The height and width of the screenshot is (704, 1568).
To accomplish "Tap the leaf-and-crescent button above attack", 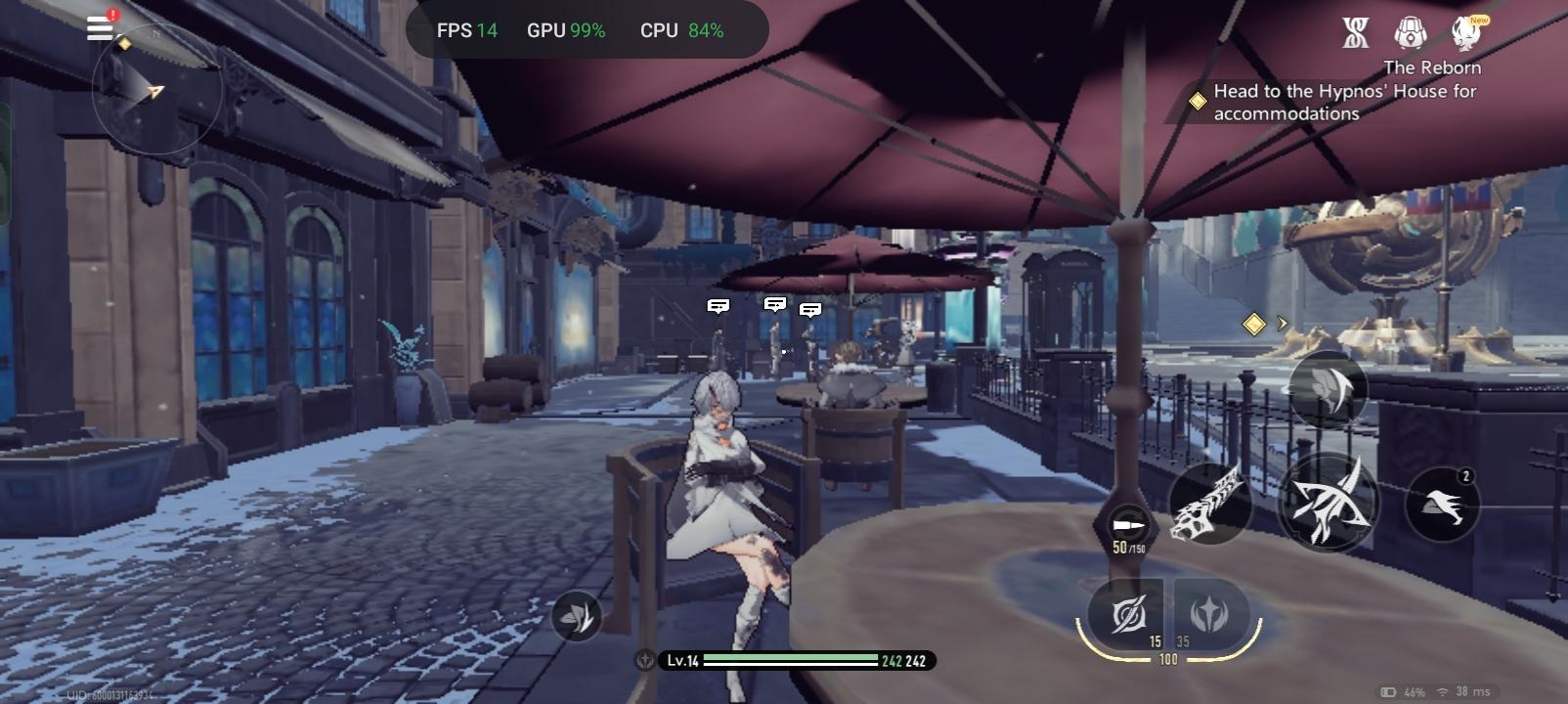I will 1327,387.
